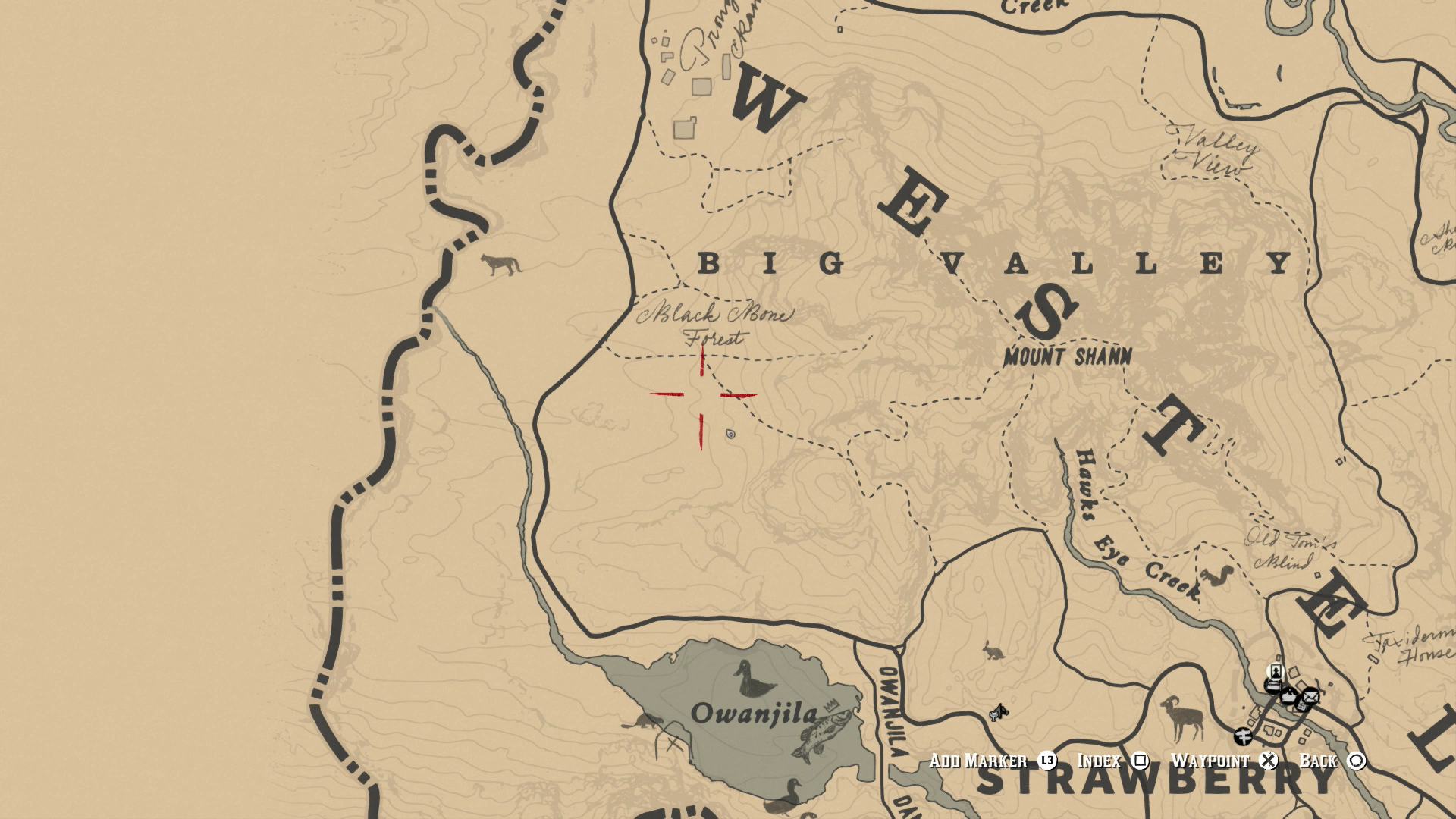Click the general store ledger icon in Strawberry

[x=1288, y=695]
